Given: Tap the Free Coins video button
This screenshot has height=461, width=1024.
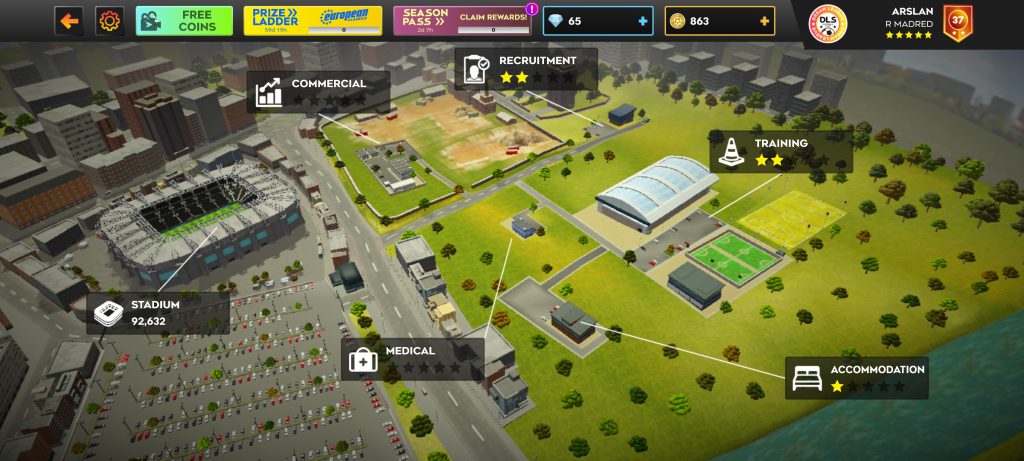Looking at the screenshot, I should click(184, 21).
